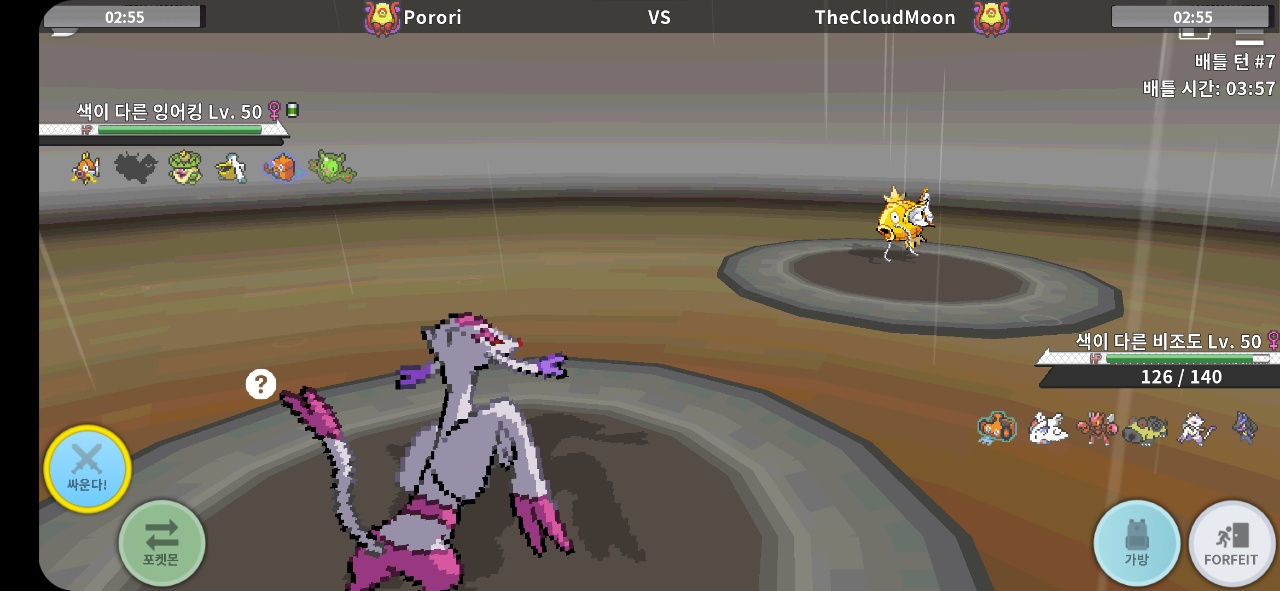The image size is (1280, 591).
Task: Inspect the opponent's Magikarp party icon
Action: pos(87,168)
